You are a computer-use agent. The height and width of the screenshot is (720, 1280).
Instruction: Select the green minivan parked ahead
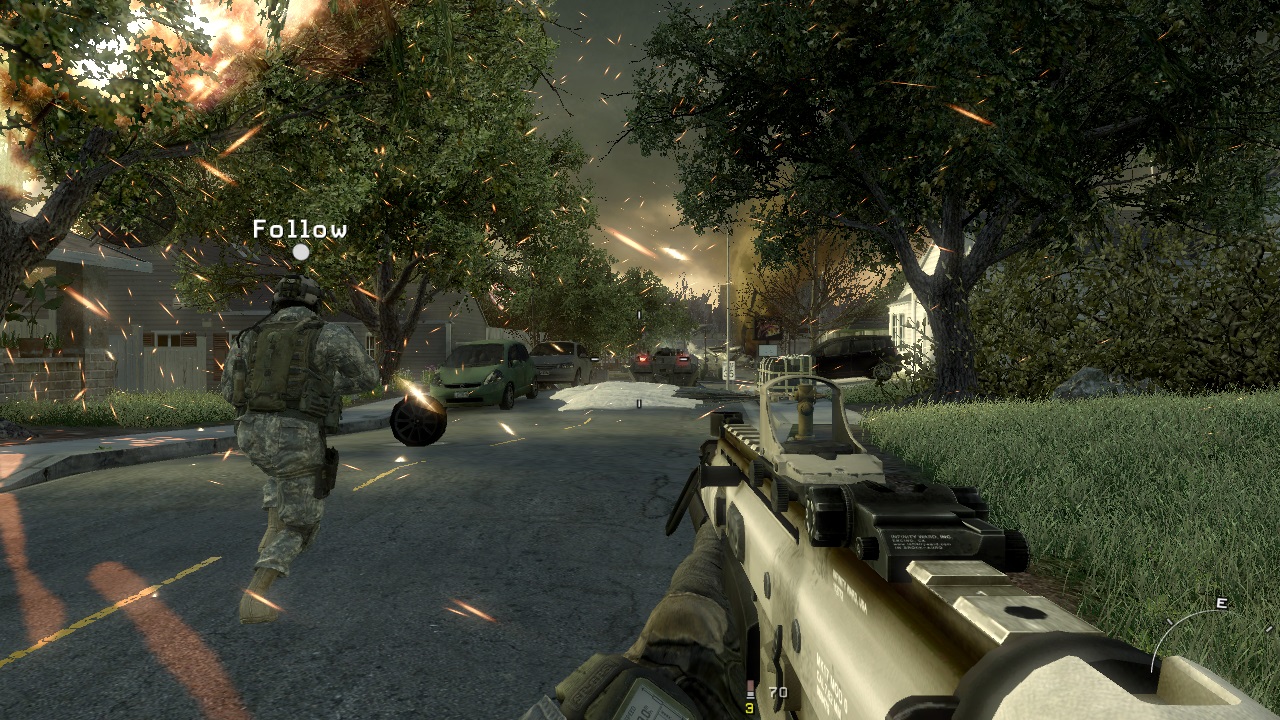click(x=480, y=375)
